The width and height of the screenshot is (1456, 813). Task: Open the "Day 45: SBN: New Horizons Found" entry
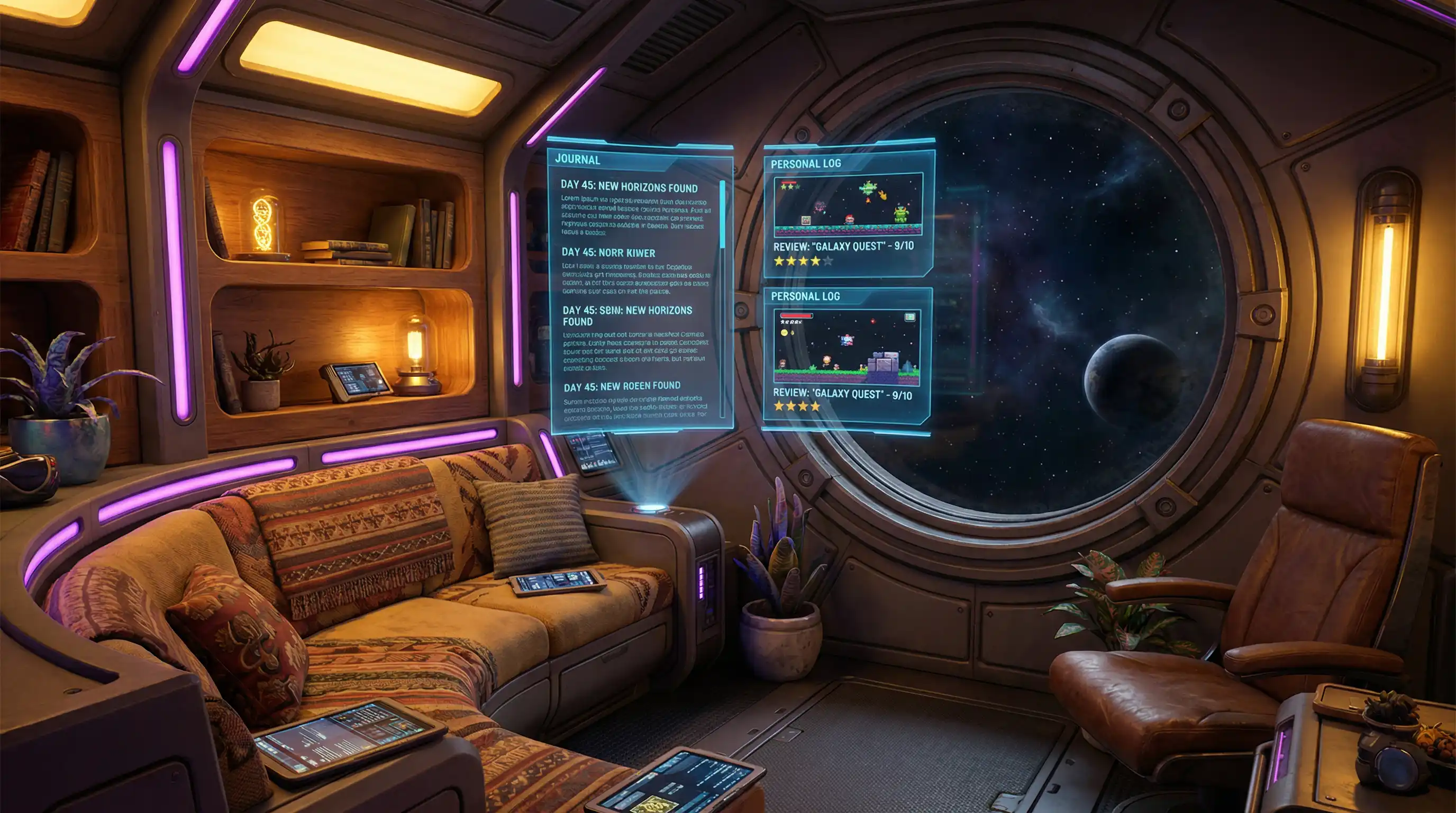pos(627,315)
